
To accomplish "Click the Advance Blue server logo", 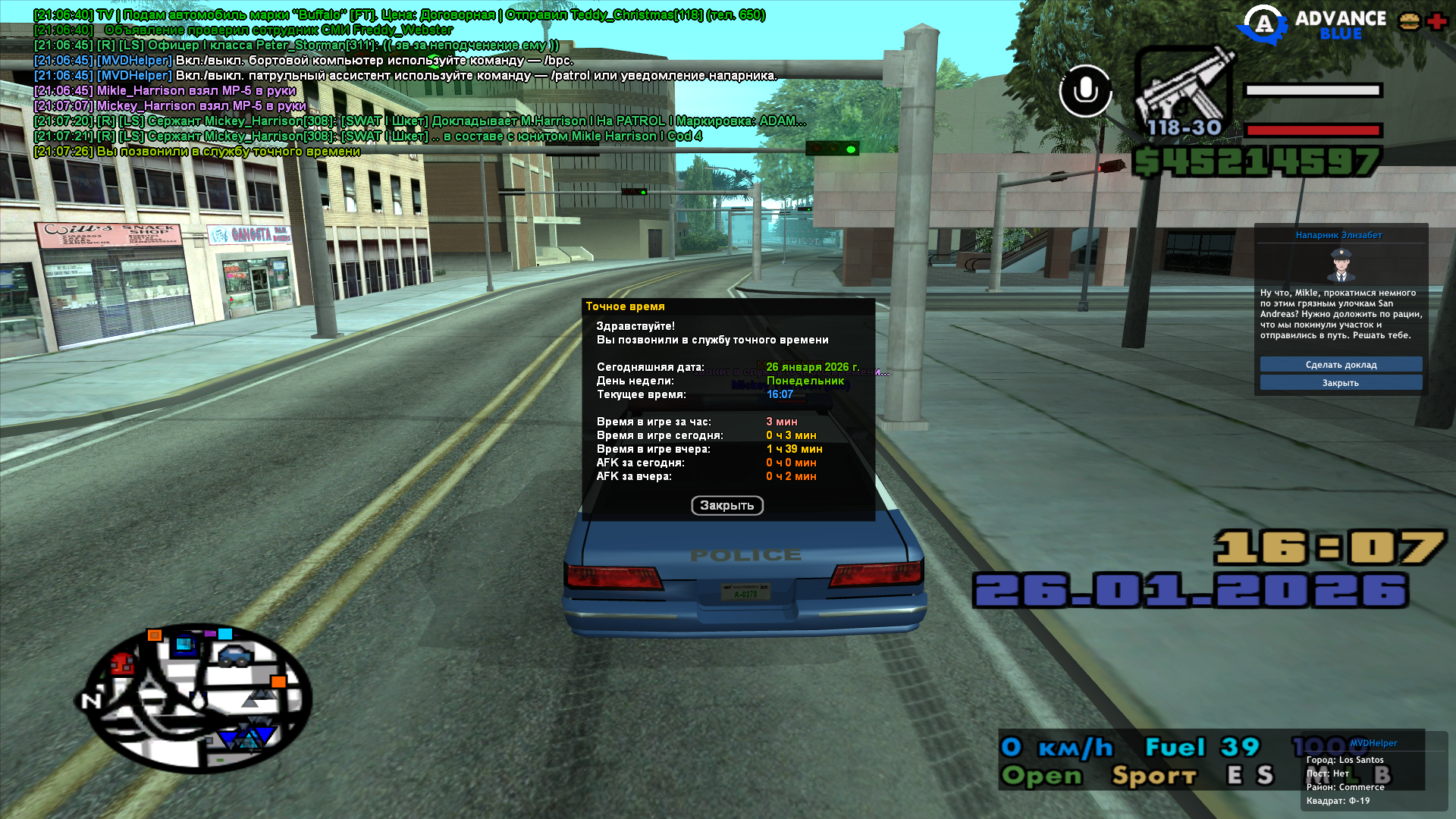I will [x=1312, y=25].
